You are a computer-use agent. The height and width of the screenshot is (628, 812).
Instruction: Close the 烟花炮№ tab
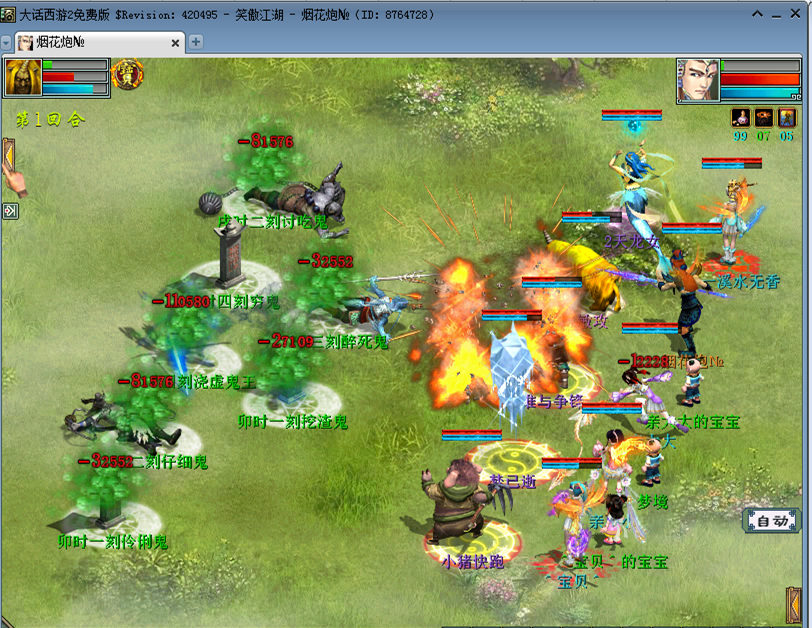176,42
